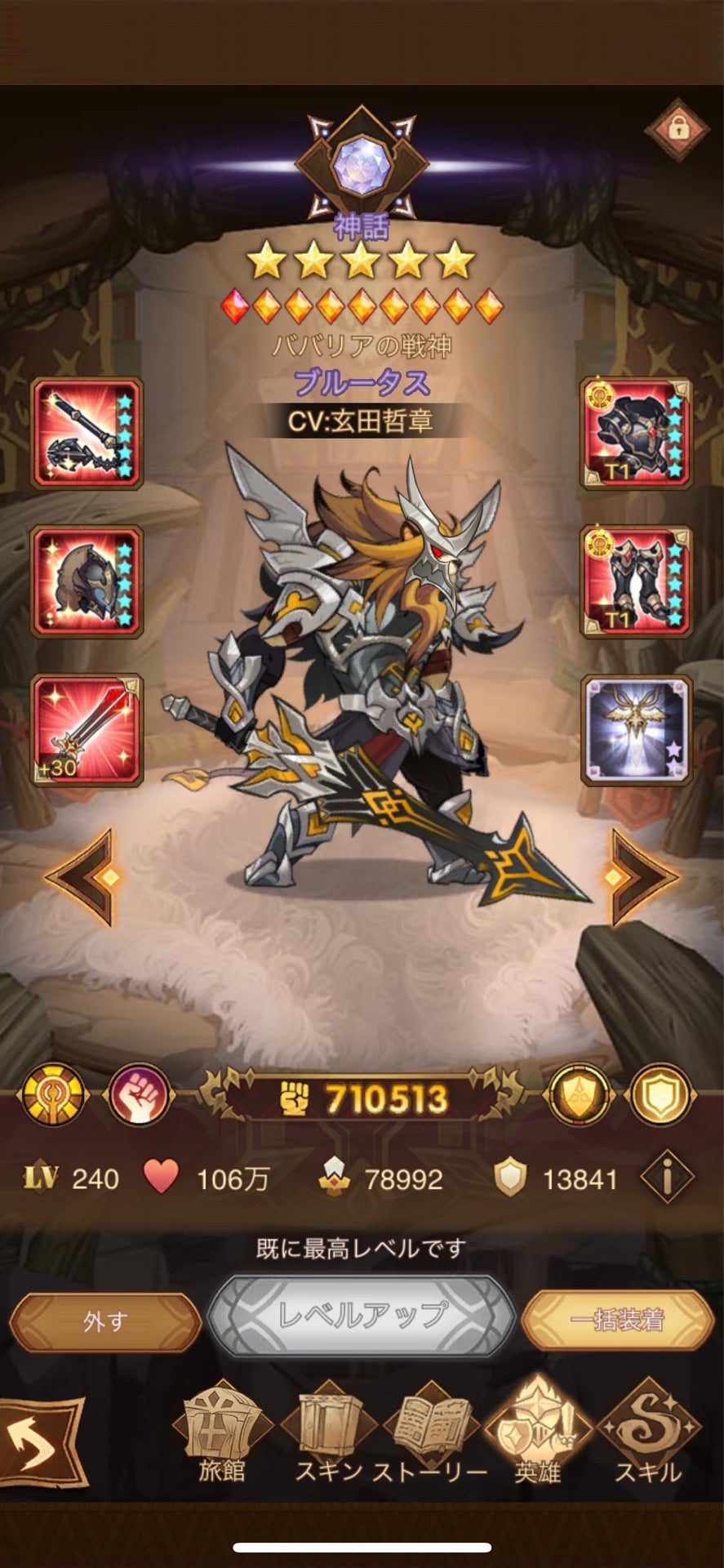The height and width of the screenshot is (1568, 724).
Task: Select the T1 chest armor slot
Action: point(636,434)
